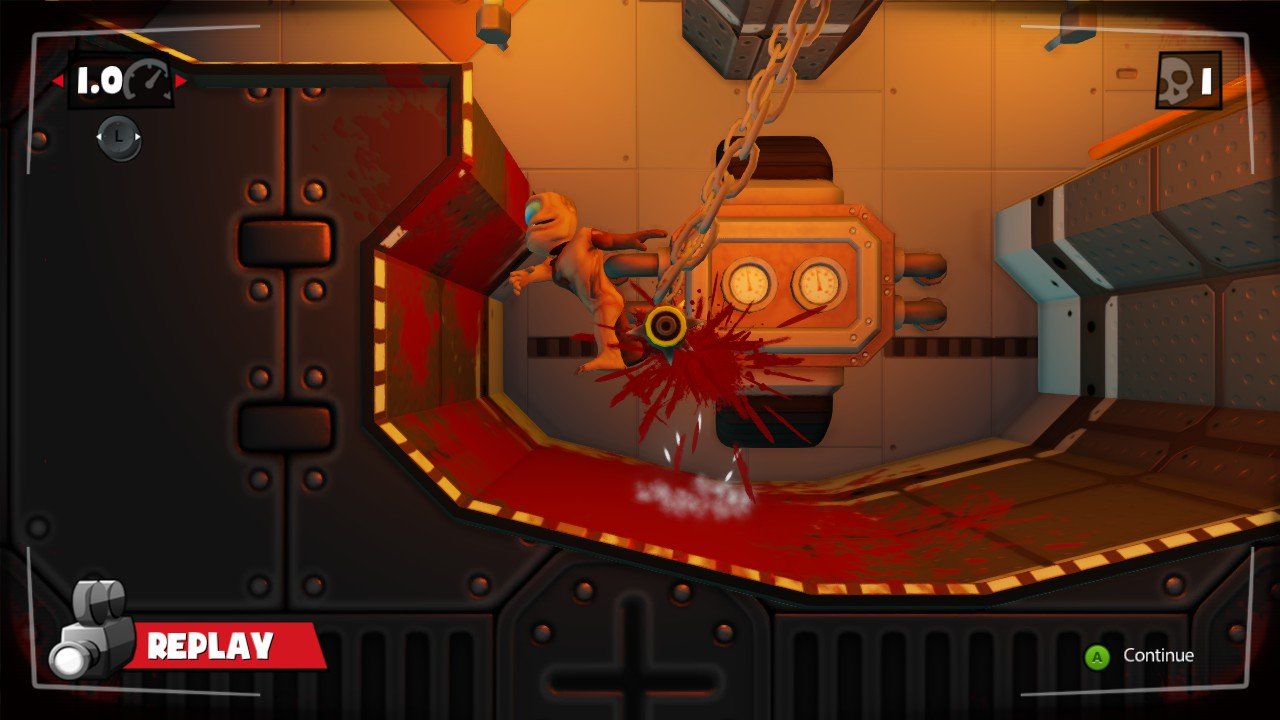Click the left red arrow to slow replay
1280x720 pixels.
pyautogui.click(x=57, y=81)
